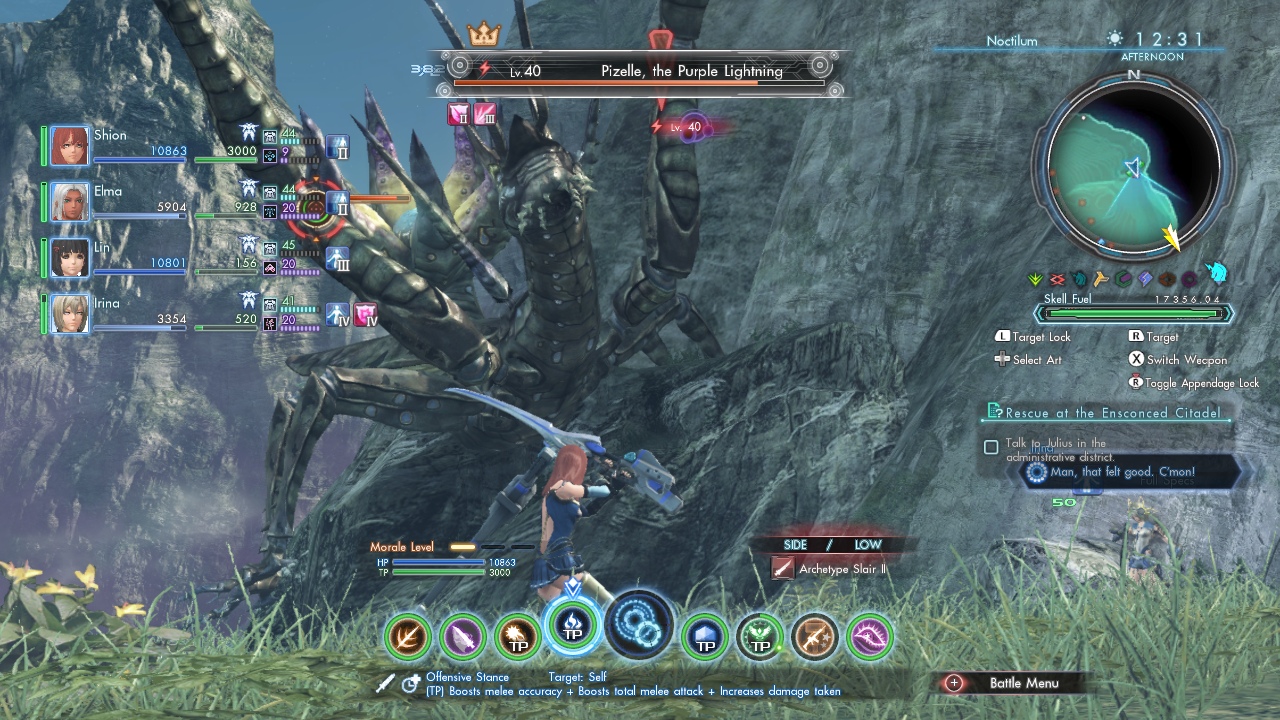Click the circular minimap

(1133, 165)
